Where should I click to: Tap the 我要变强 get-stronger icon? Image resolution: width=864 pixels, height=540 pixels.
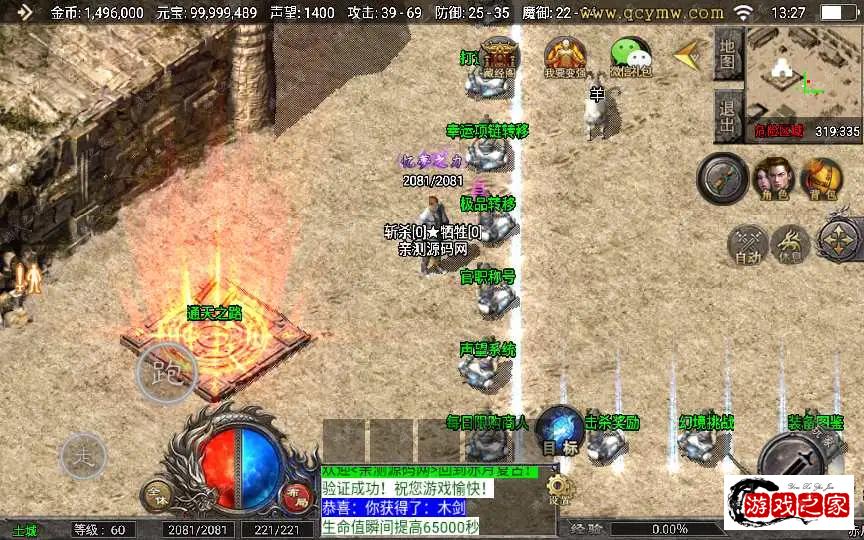click(x=565, y=56)
